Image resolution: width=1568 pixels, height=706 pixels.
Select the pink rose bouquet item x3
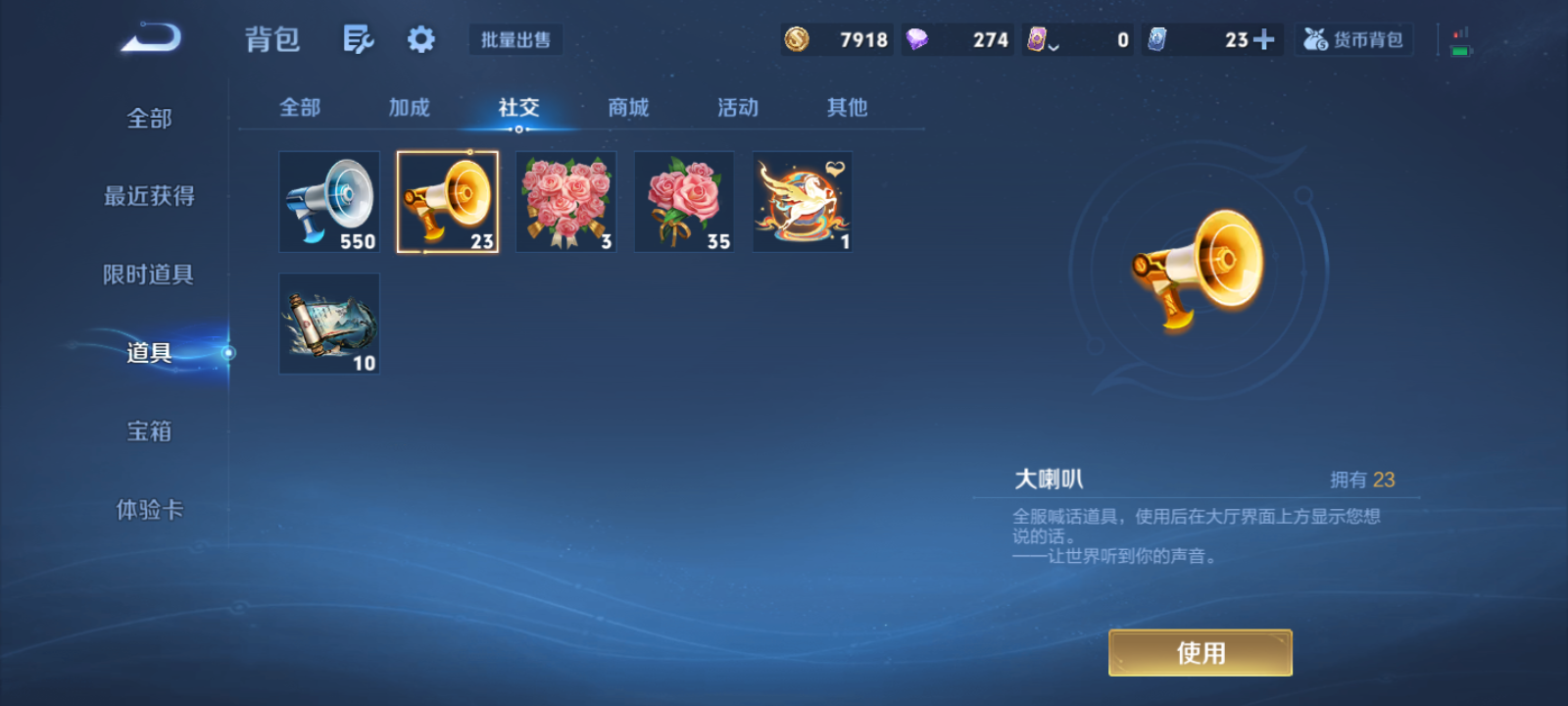pos(565,201)
